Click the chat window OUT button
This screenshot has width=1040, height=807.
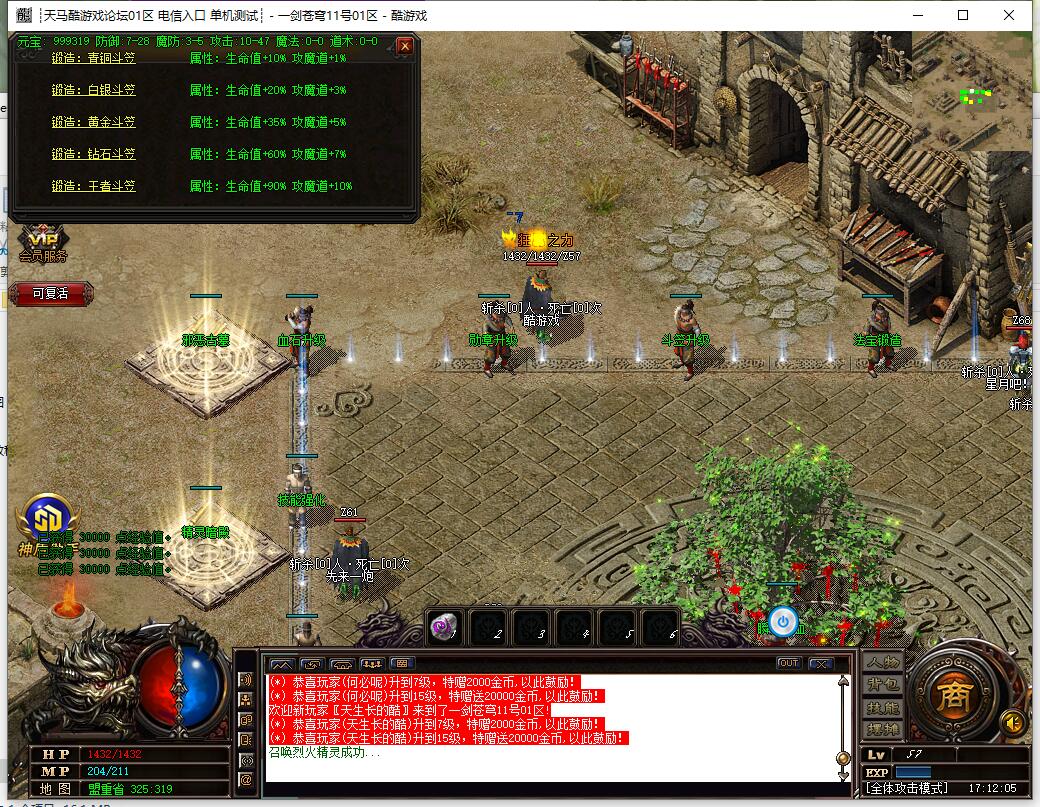point(789,663)
